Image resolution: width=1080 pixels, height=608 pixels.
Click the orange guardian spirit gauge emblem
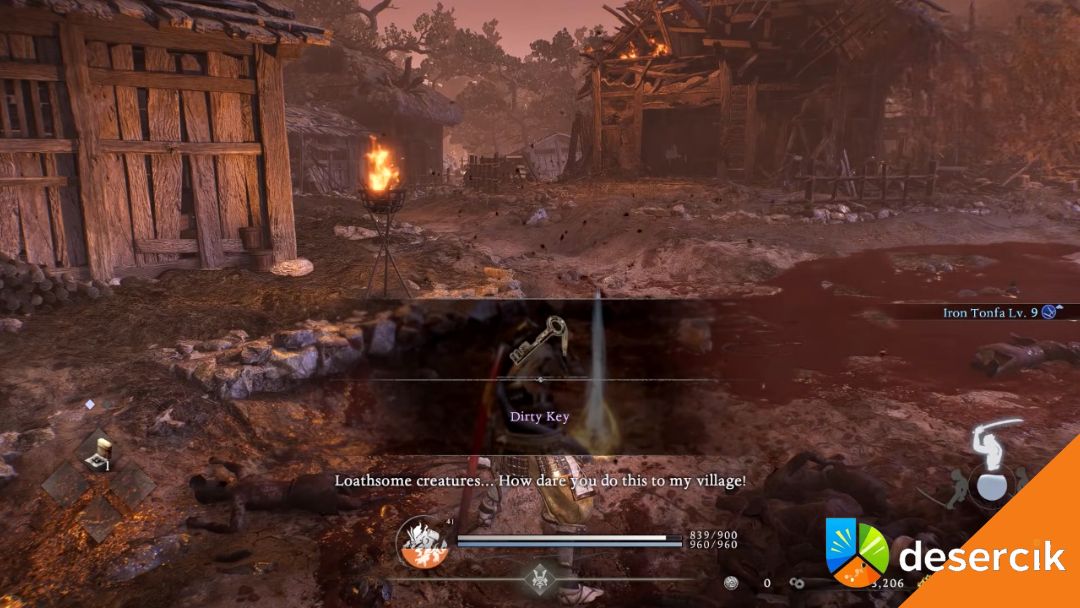(421, 544)
